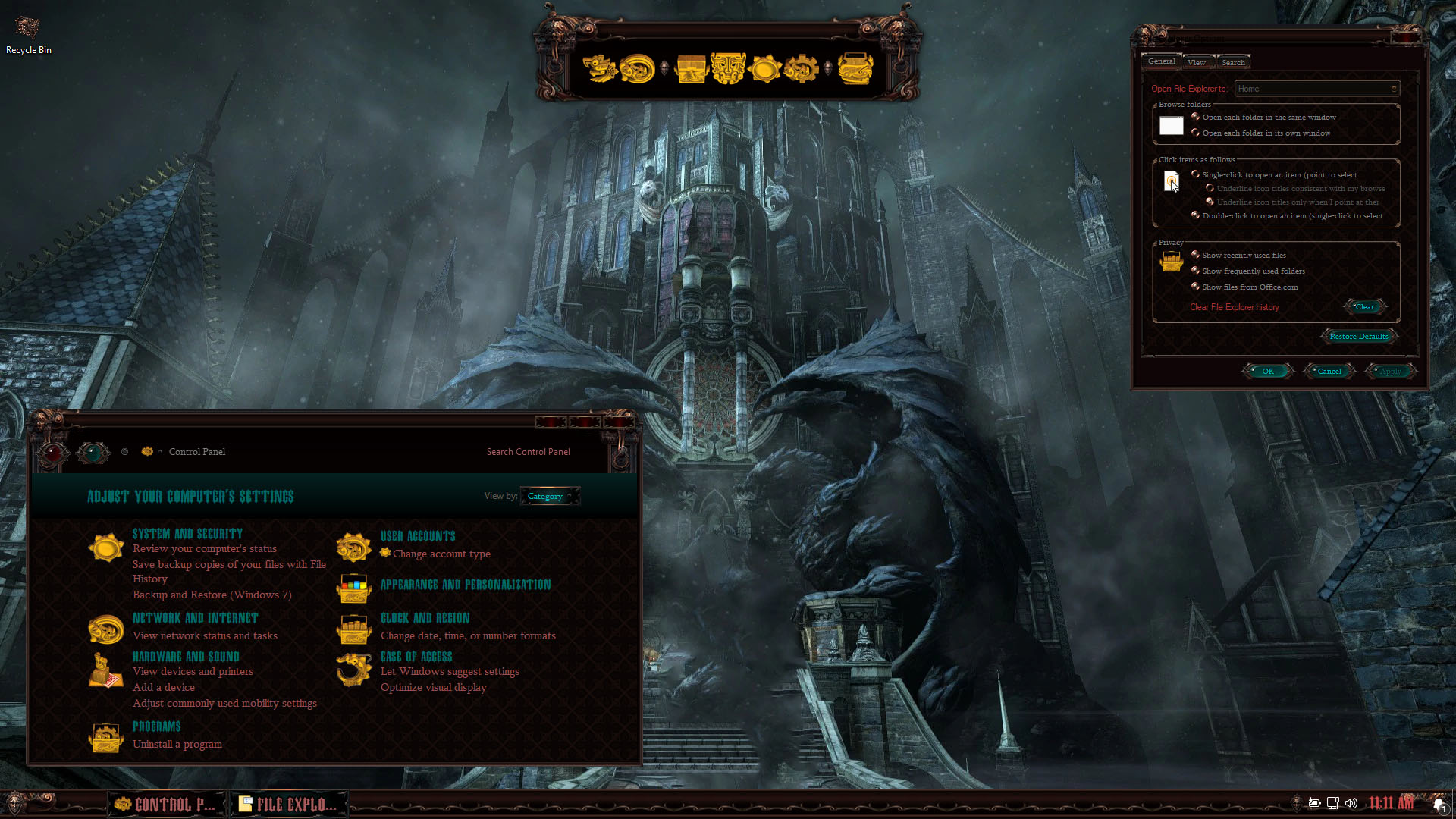Confirm the dialog with OK

(1268, 372)
